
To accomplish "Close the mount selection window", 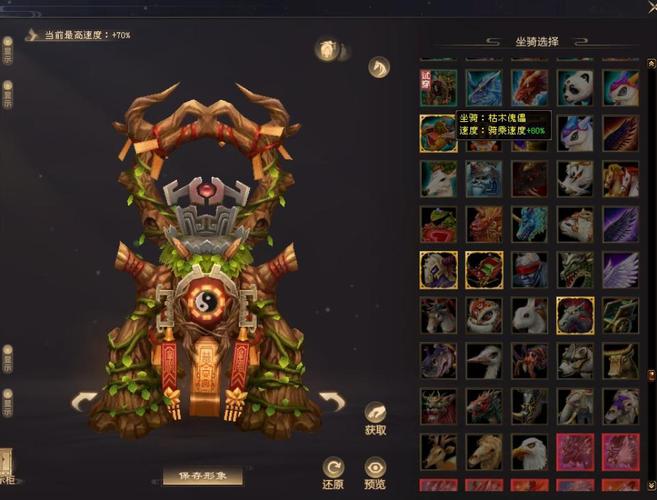I will point(651,7).
